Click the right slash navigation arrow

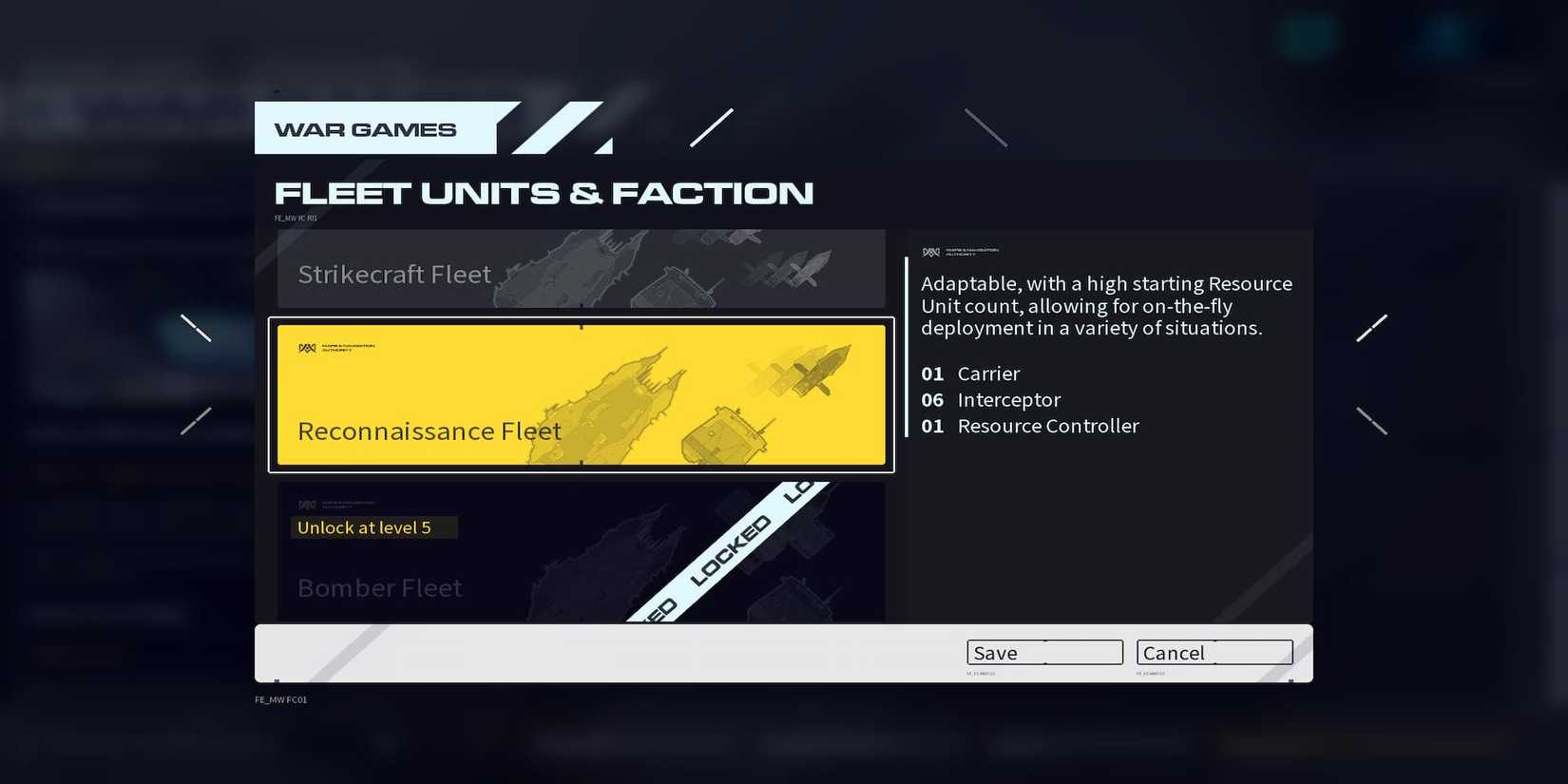coord(1372,327)
